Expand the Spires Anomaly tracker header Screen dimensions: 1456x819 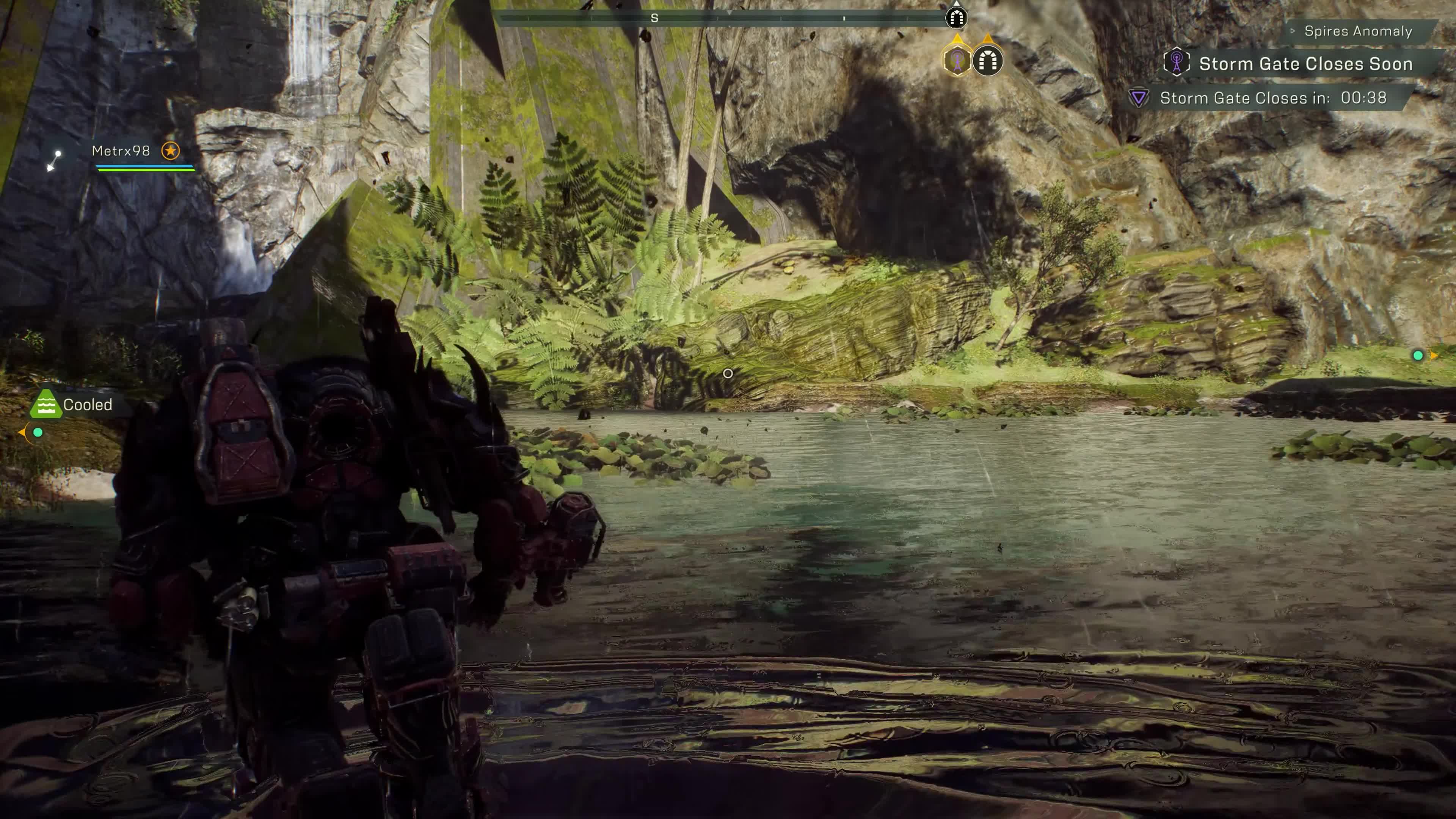[x=1357, y=31]
